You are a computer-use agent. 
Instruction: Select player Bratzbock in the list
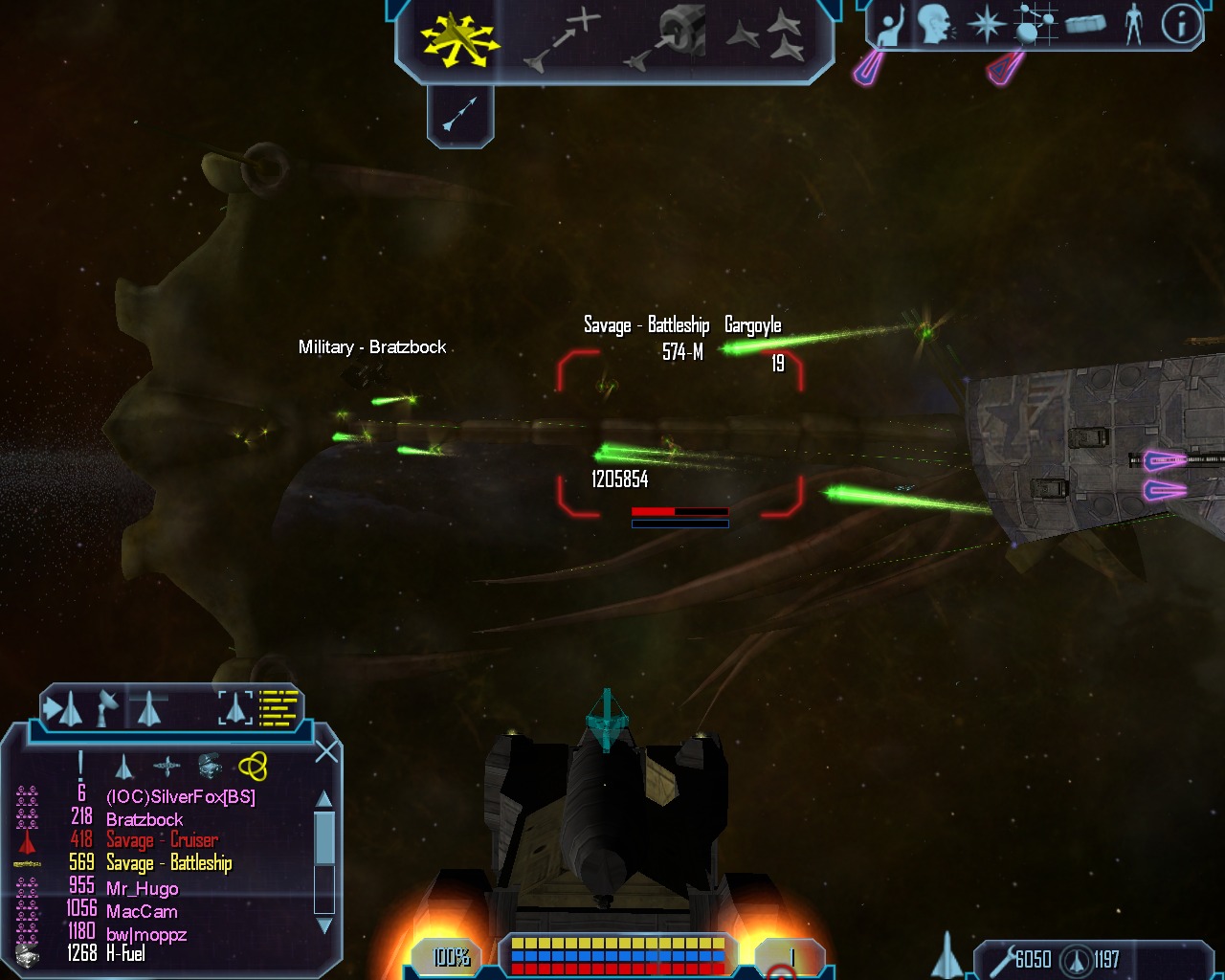(145, 819)
